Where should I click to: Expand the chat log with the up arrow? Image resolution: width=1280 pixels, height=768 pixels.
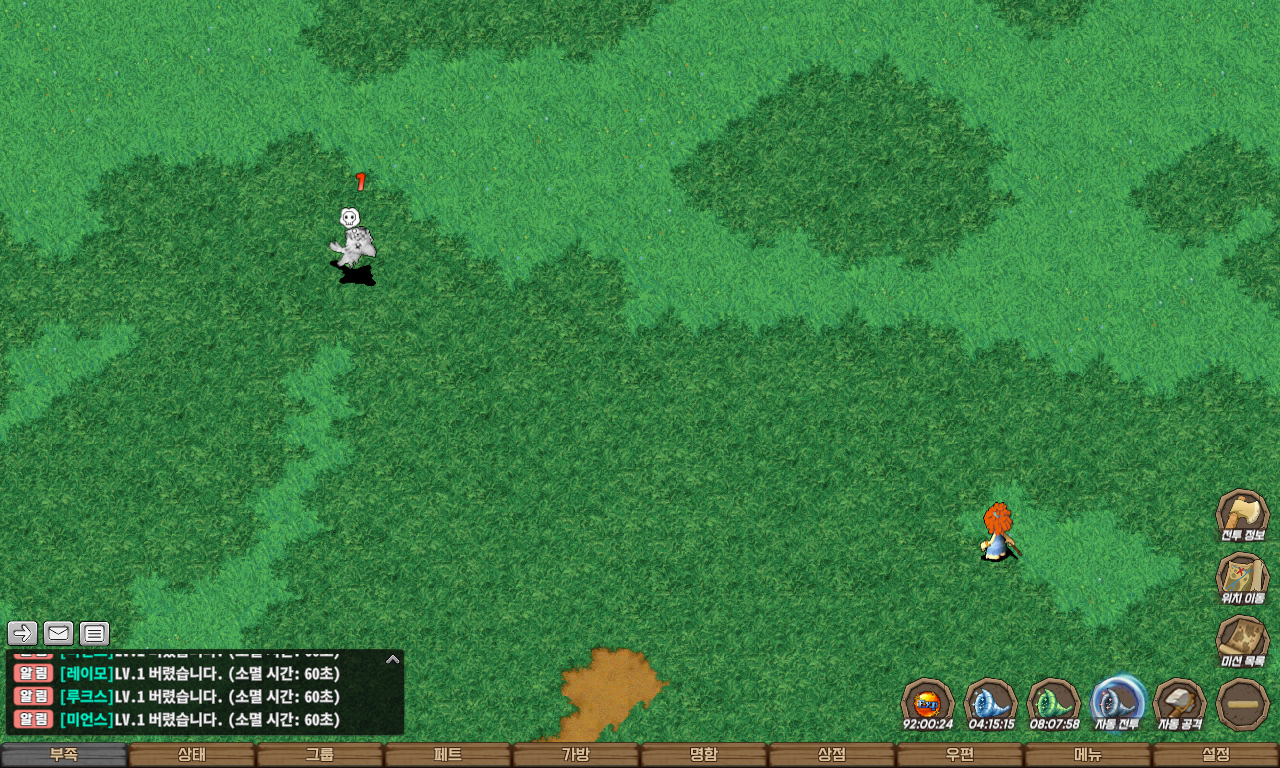(393, 659)
